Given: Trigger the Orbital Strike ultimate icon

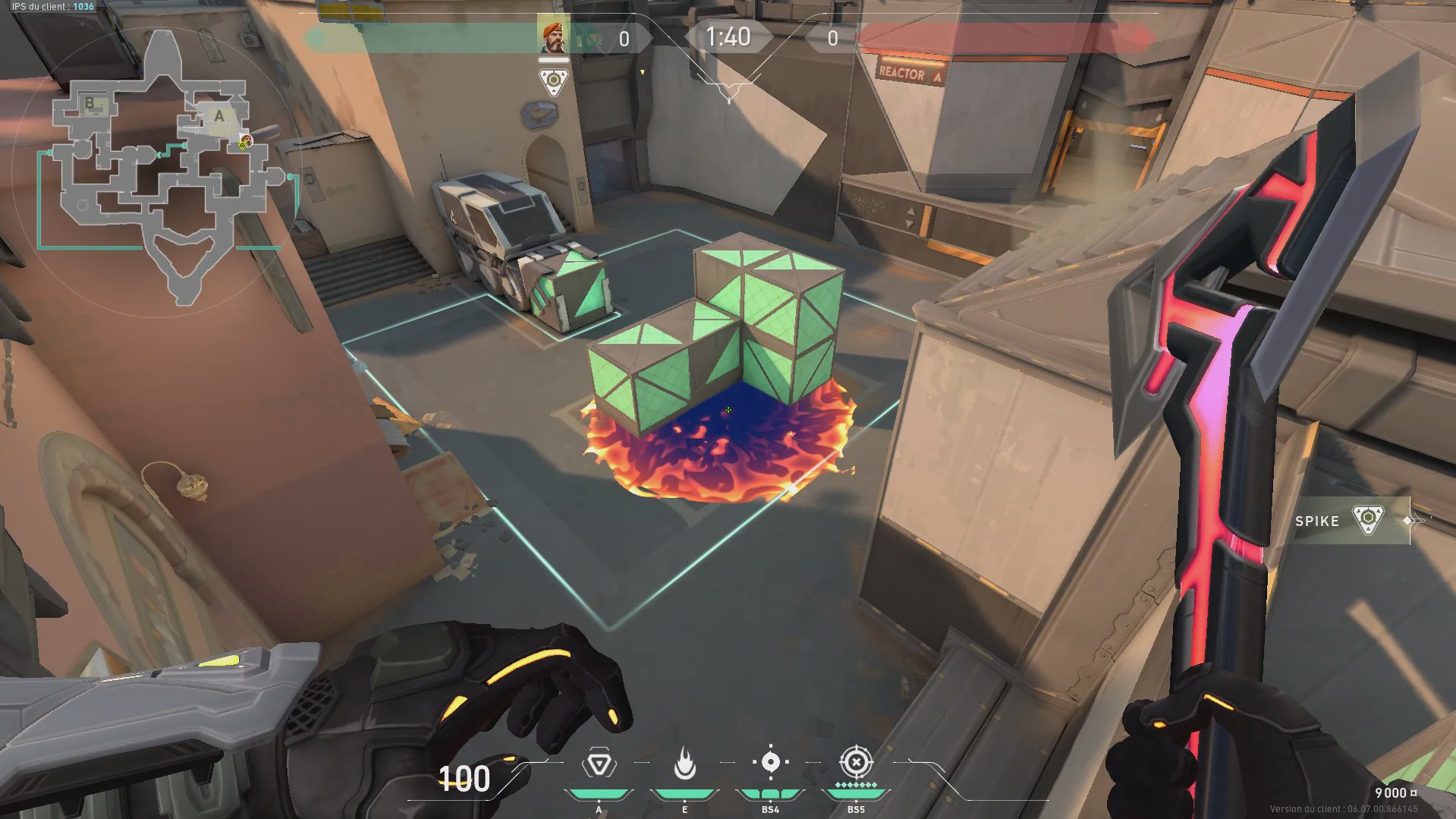Looking at the screenshot, I should click(x=856, y=762).
